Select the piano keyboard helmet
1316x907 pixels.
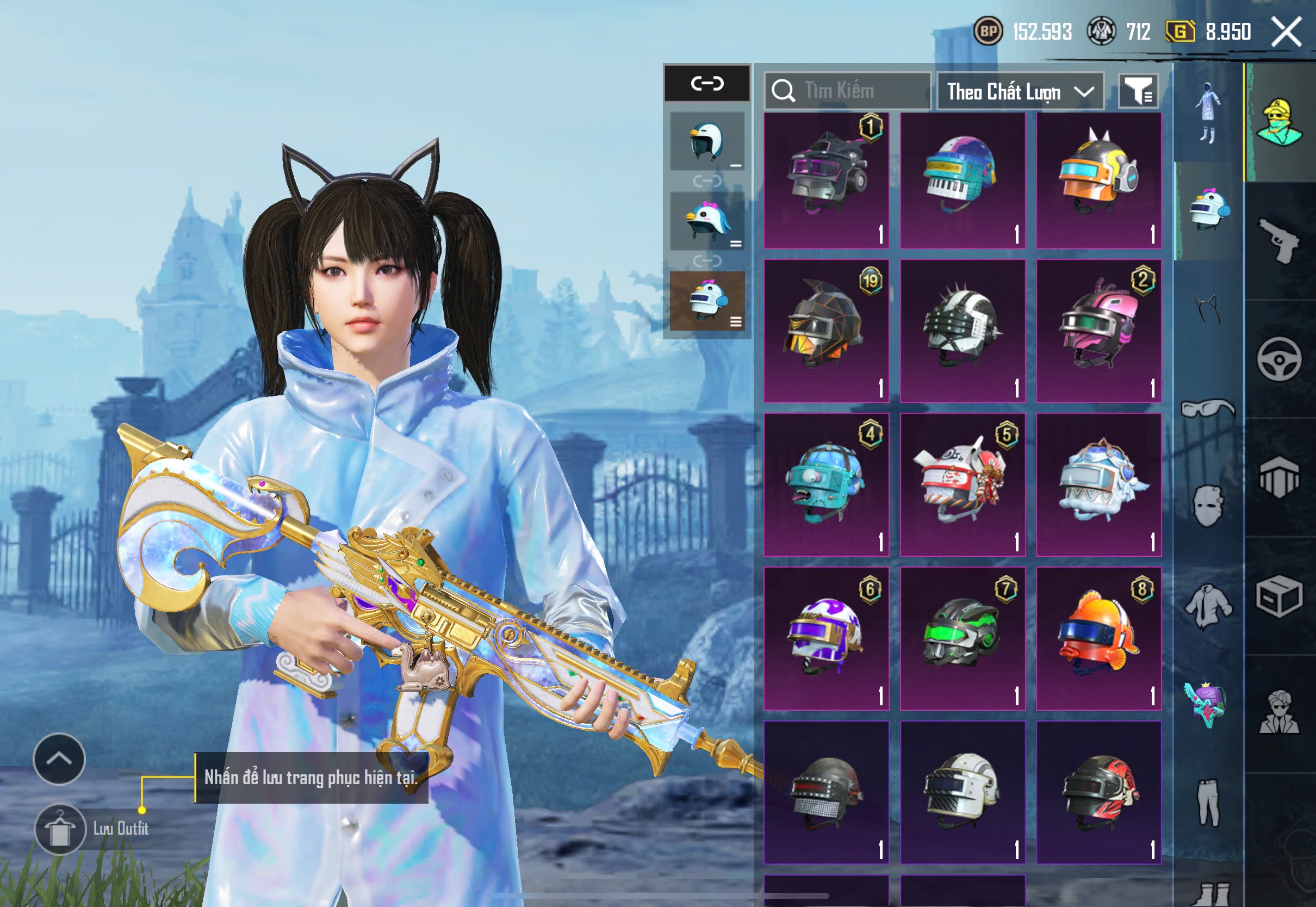point(963,179)
